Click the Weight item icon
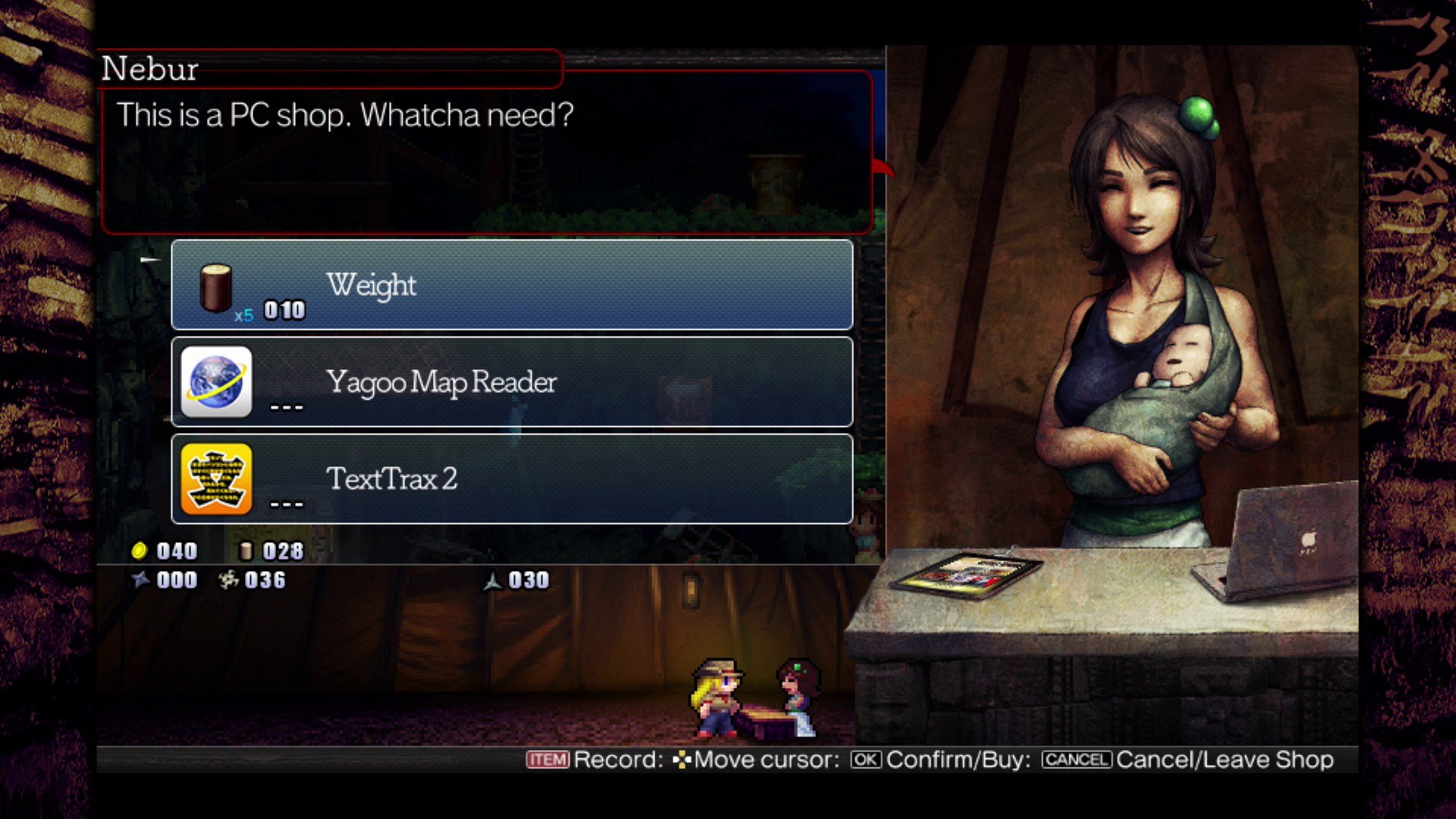This screenshot has width=1456, height=819. click(x=215, y=288)
